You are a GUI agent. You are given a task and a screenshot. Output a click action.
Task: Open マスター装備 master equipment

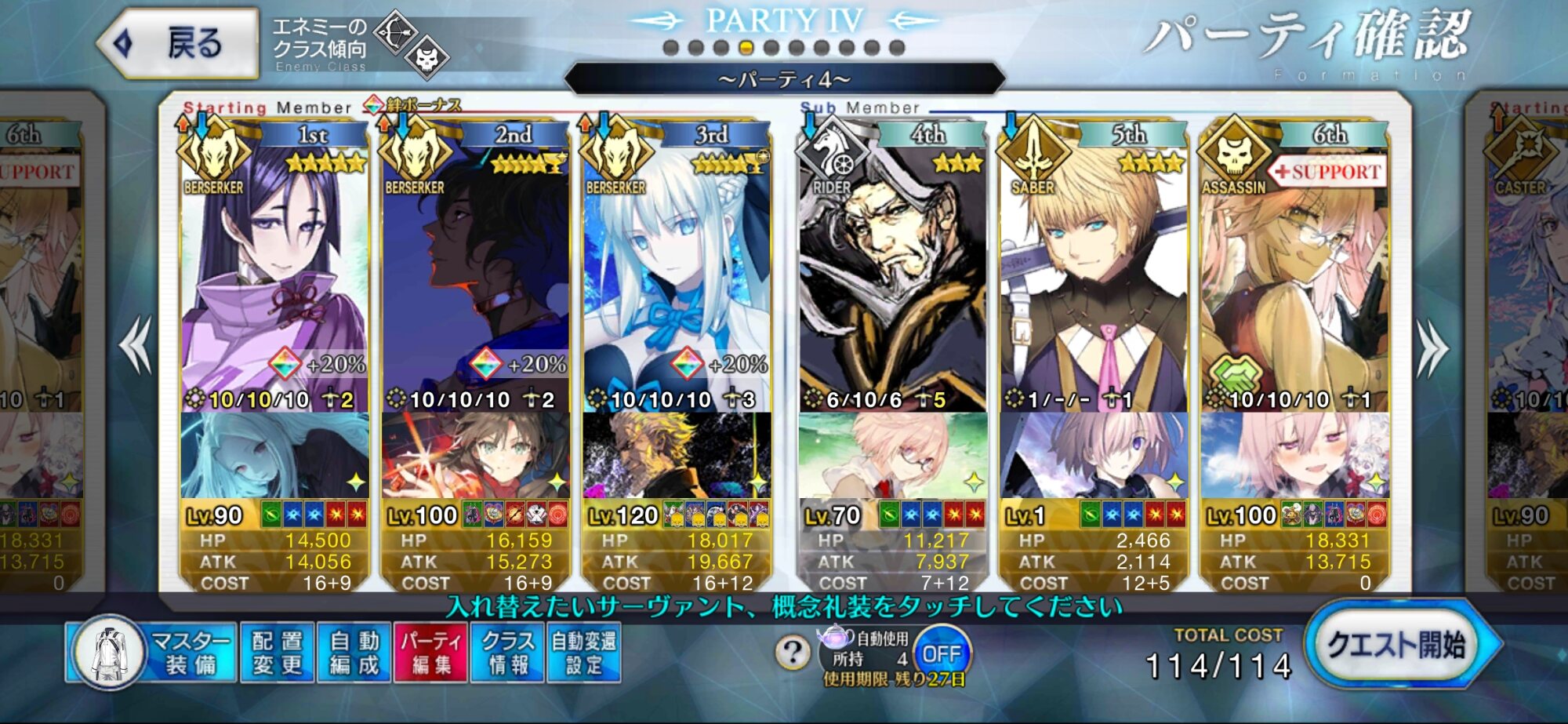(153, 653)
